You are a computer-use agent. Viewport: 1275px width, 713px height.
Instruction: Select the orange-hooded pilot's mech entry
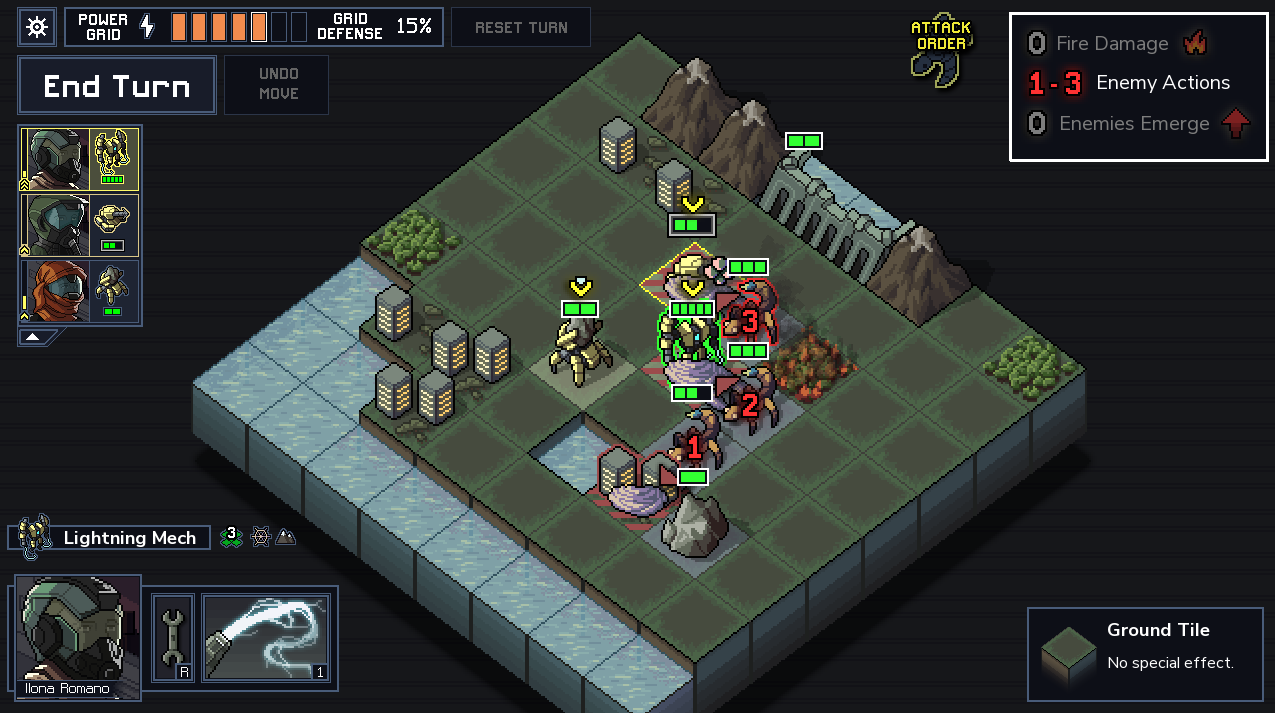tap(80, 291)
